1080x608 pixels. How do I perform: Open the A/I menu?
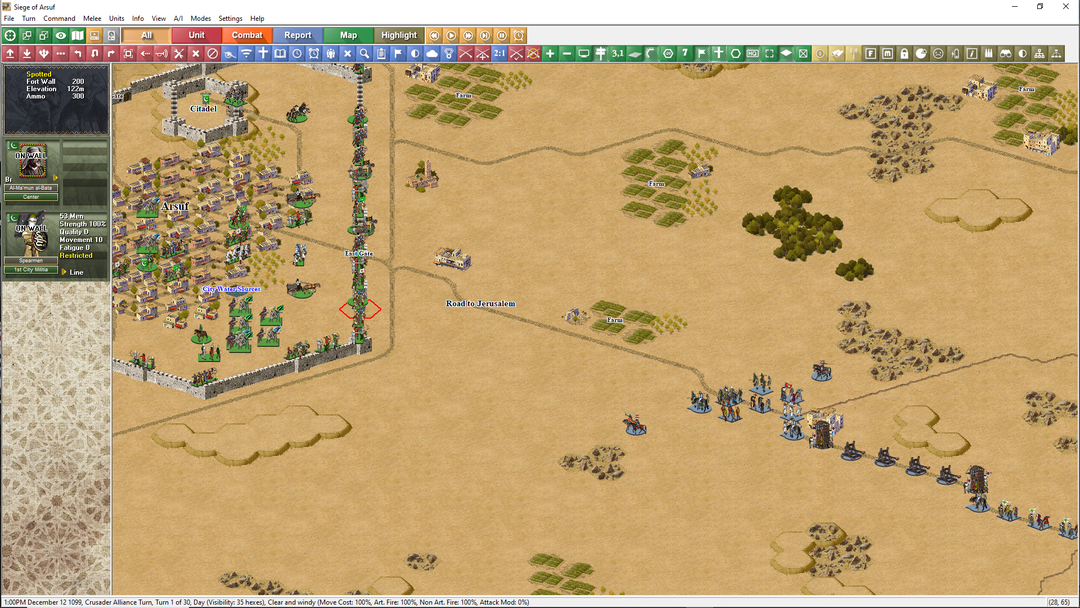coord(178,18)
